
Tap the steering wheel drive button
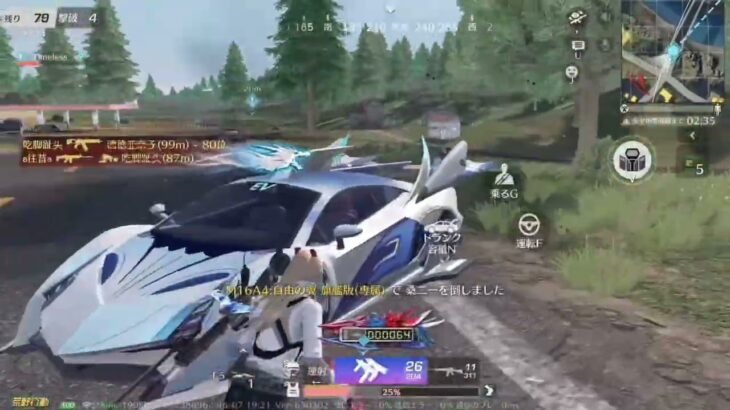(x=527, y=226)
